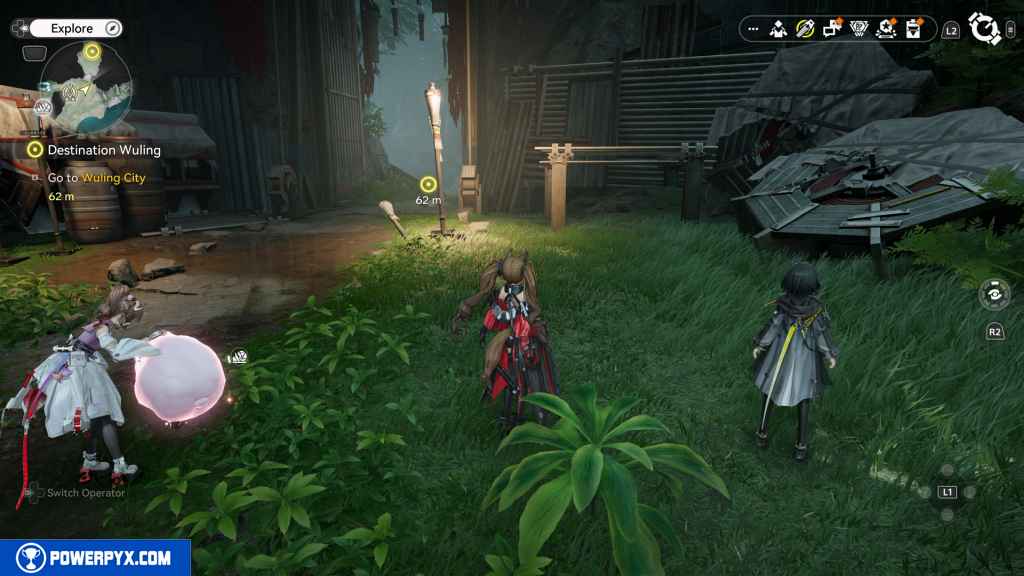Open the clipboard missions icon
The image size is (1024, 576).
coord(913,29)
